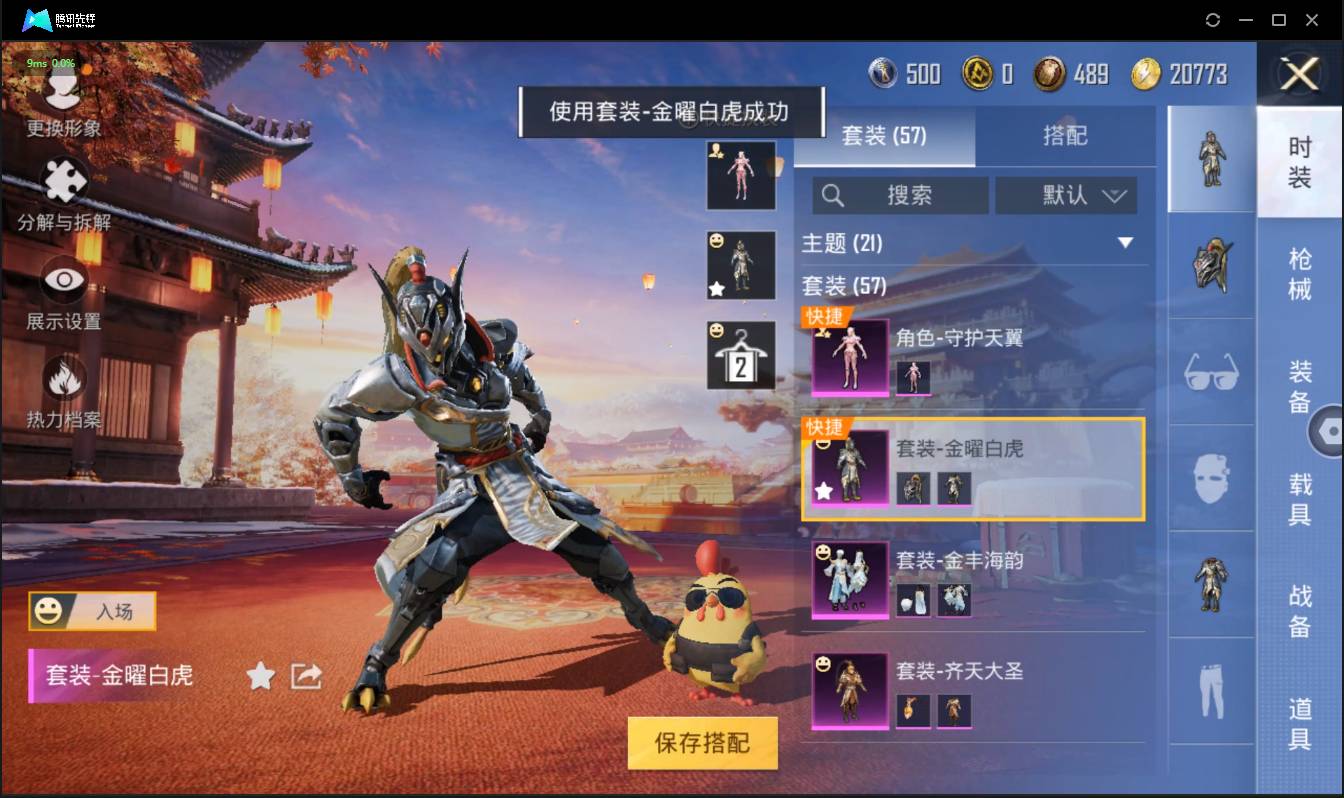This screenshot has width=1344, height=798.
Task: Select the pants category icon on right sidebar
Action: point(1211,690)
